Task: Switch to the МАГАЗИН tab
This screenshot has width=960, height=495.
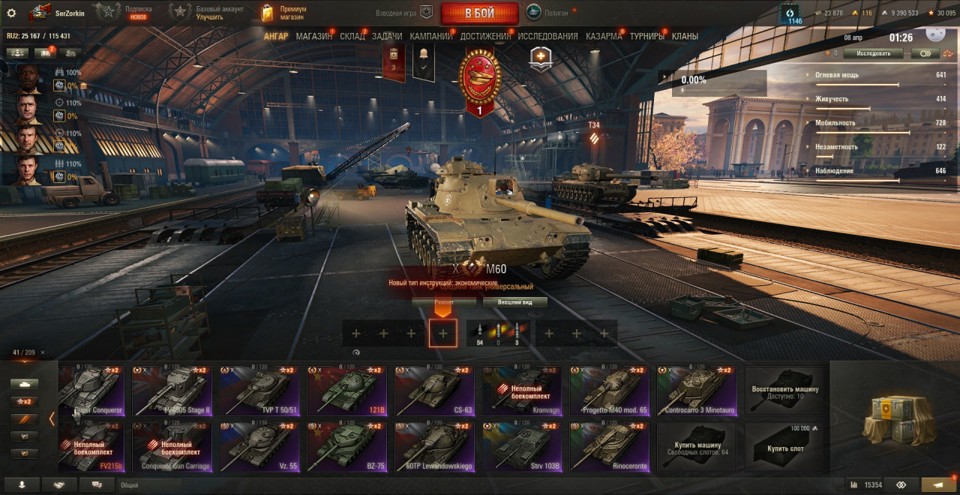Action: pyautogui.click(x=314, y=36)
